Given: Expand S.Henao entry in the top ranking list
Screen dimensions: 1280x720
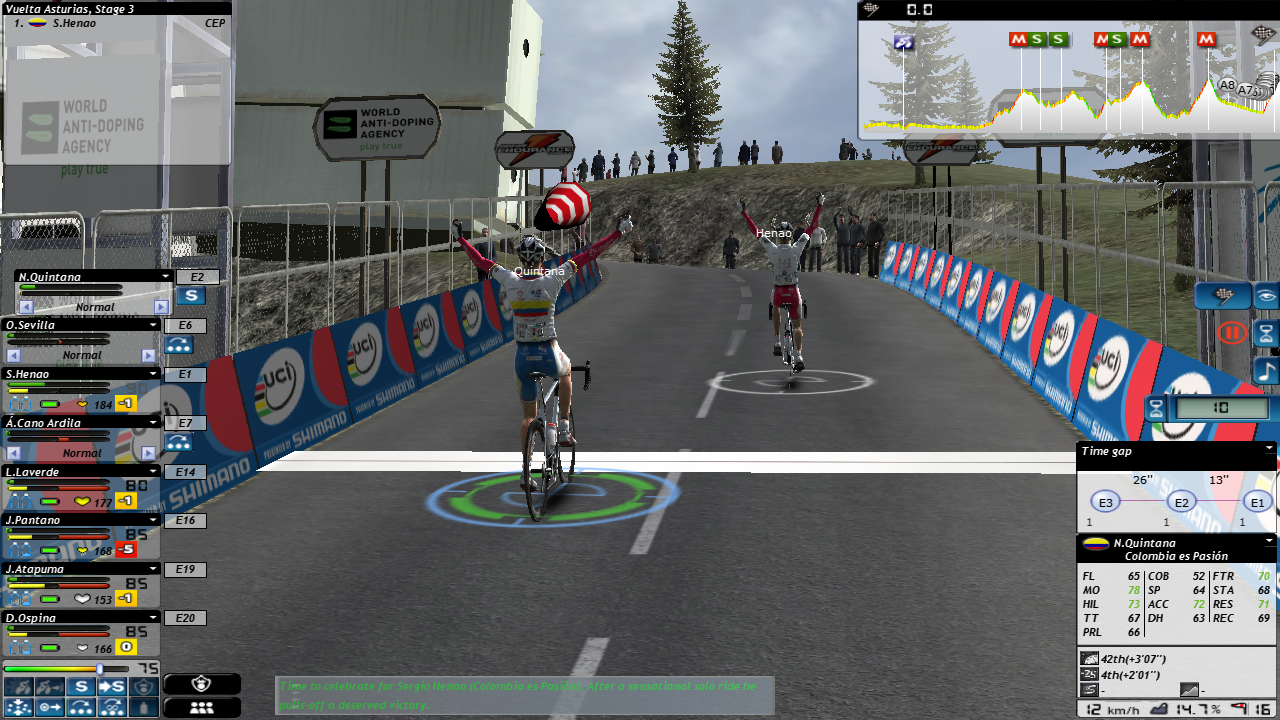Looking at the screenshot, I should point(67,22).
